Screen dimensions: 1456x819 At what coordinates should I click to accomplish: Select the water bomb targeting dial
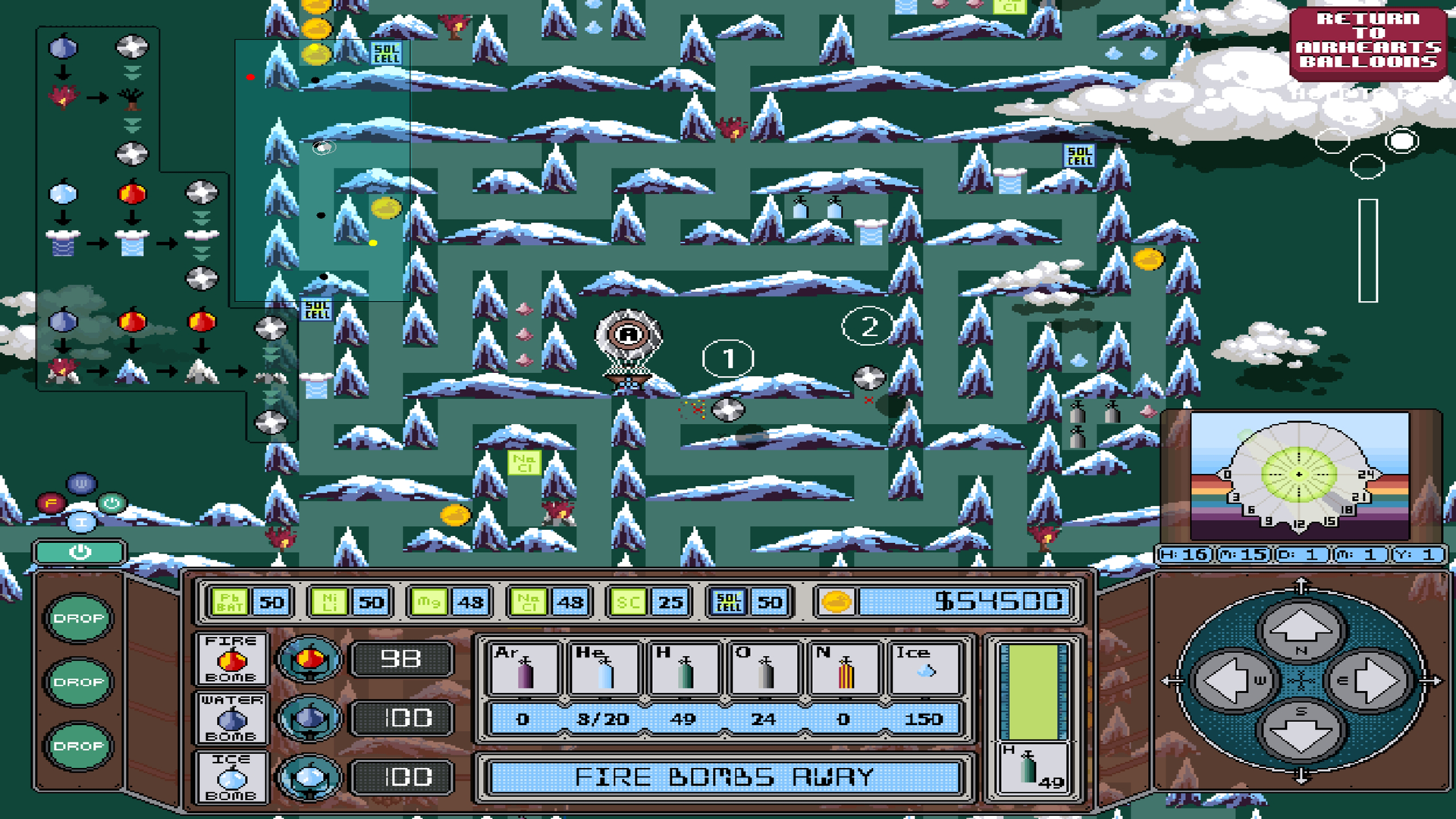click(x=311, y=718)
